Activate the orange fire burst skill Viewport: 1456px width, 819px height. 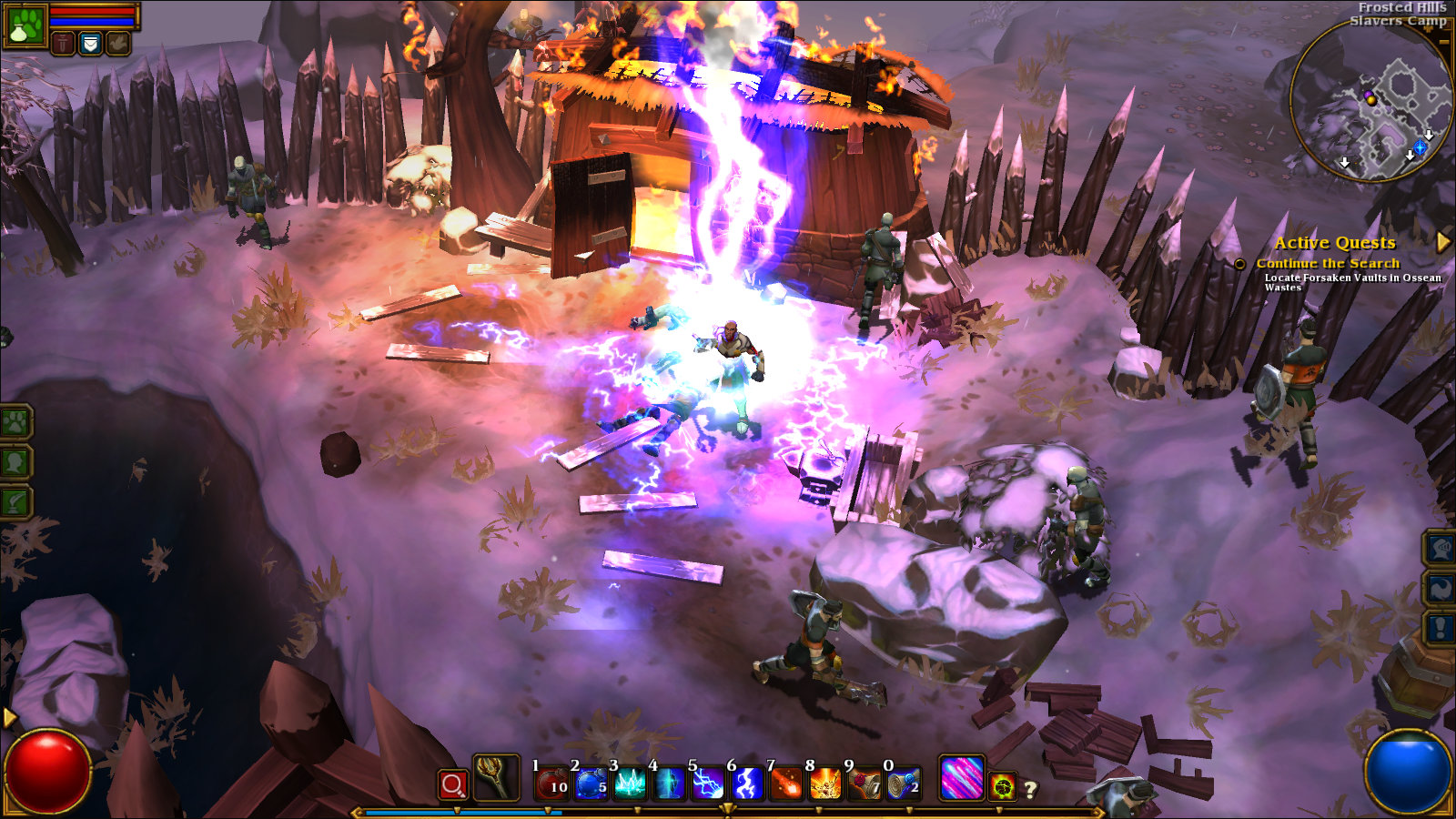(x=825, y=783)
